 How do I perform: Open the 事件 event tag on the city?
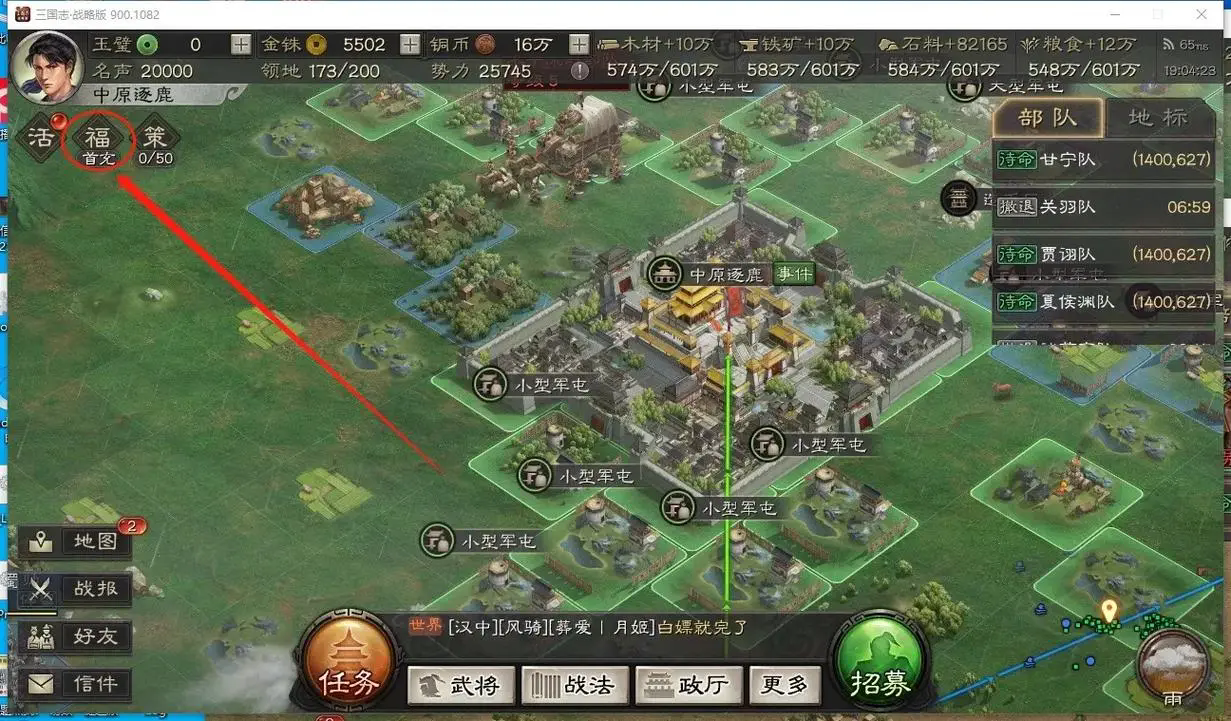(794, 274)
